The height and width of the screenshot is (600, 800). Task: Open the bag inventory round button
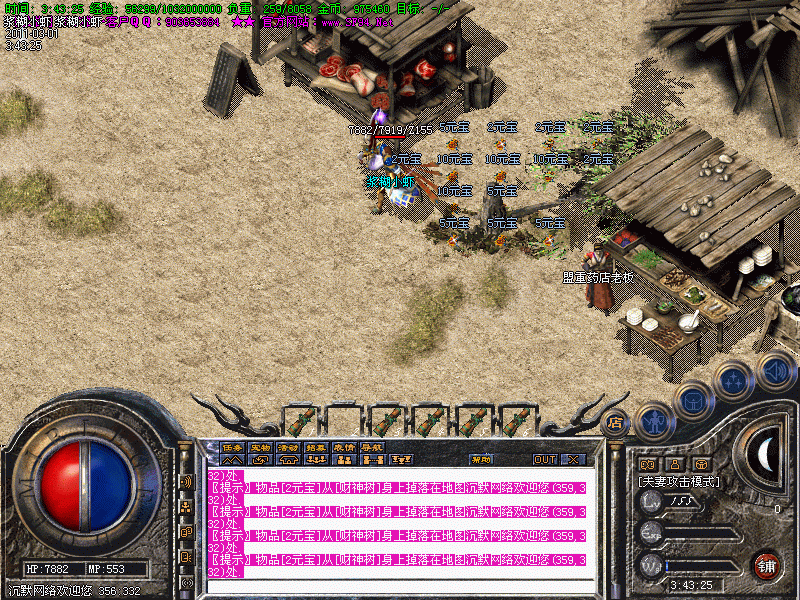coord(693,401)
